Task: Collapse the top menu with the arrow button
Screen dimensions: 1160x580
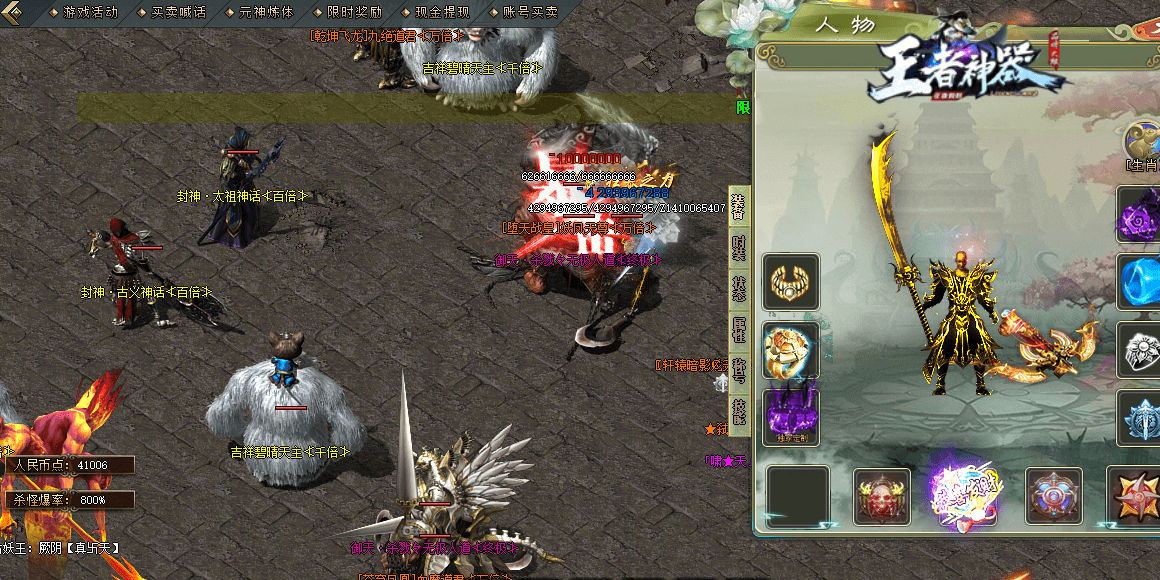Action: (x=14, y=12)
